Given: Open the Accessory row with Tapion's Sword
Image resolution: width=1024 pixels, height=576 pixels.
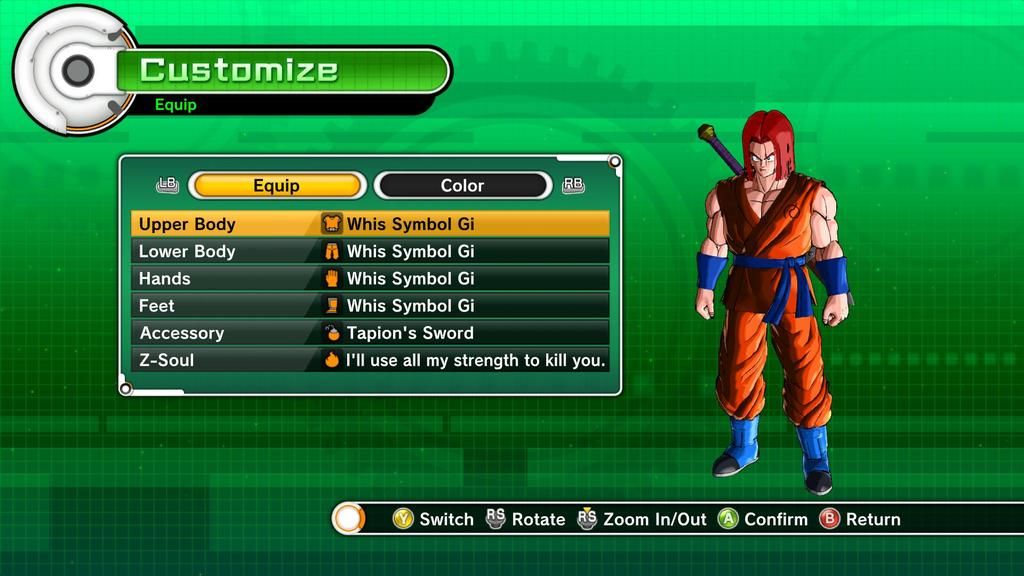Looking at the screenshot, I should tap(370, 333).
